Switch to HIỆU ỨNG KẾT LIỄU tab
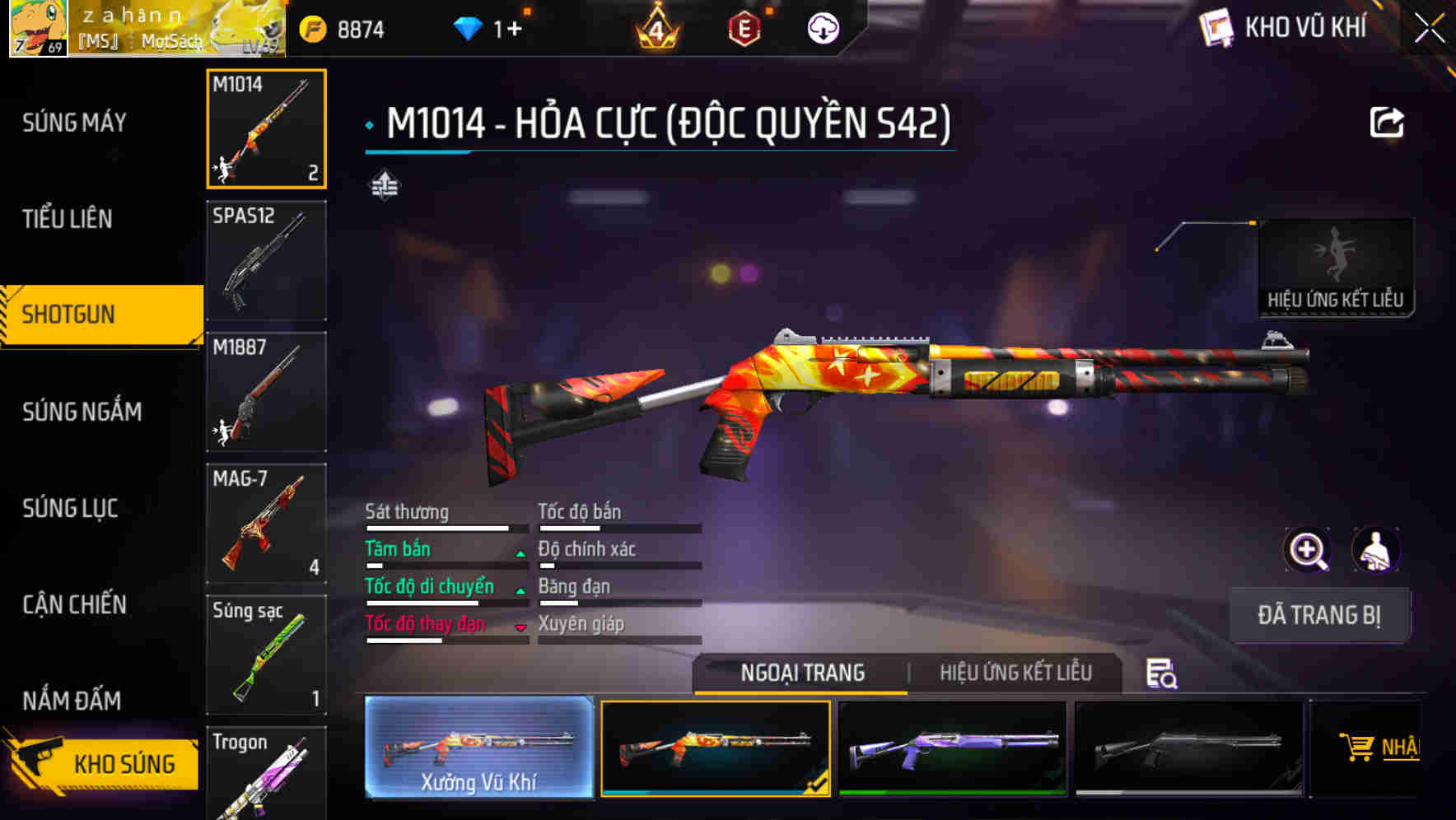The width and height of the screenshot is (1456, 820). pos(1017,673)
